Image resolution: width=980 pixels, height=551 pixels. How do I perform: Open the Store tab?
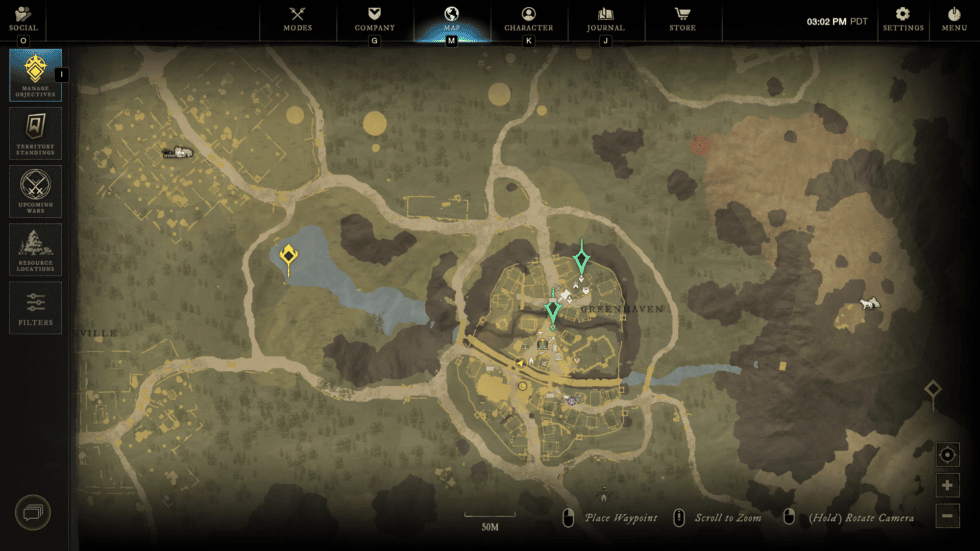click(683, 19)
